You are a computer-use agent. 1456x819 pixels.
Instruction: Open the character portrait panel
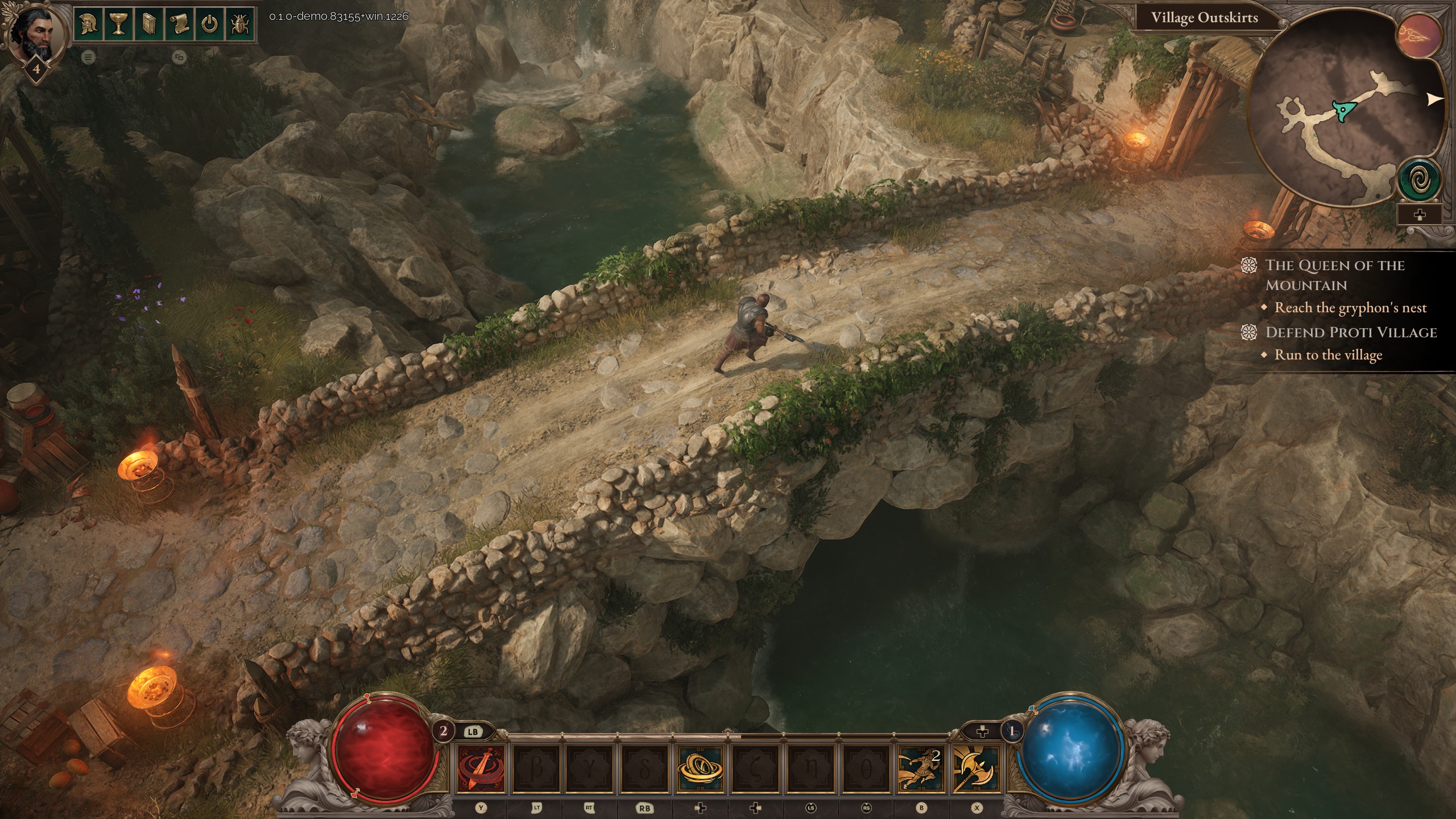coord(33,33)
